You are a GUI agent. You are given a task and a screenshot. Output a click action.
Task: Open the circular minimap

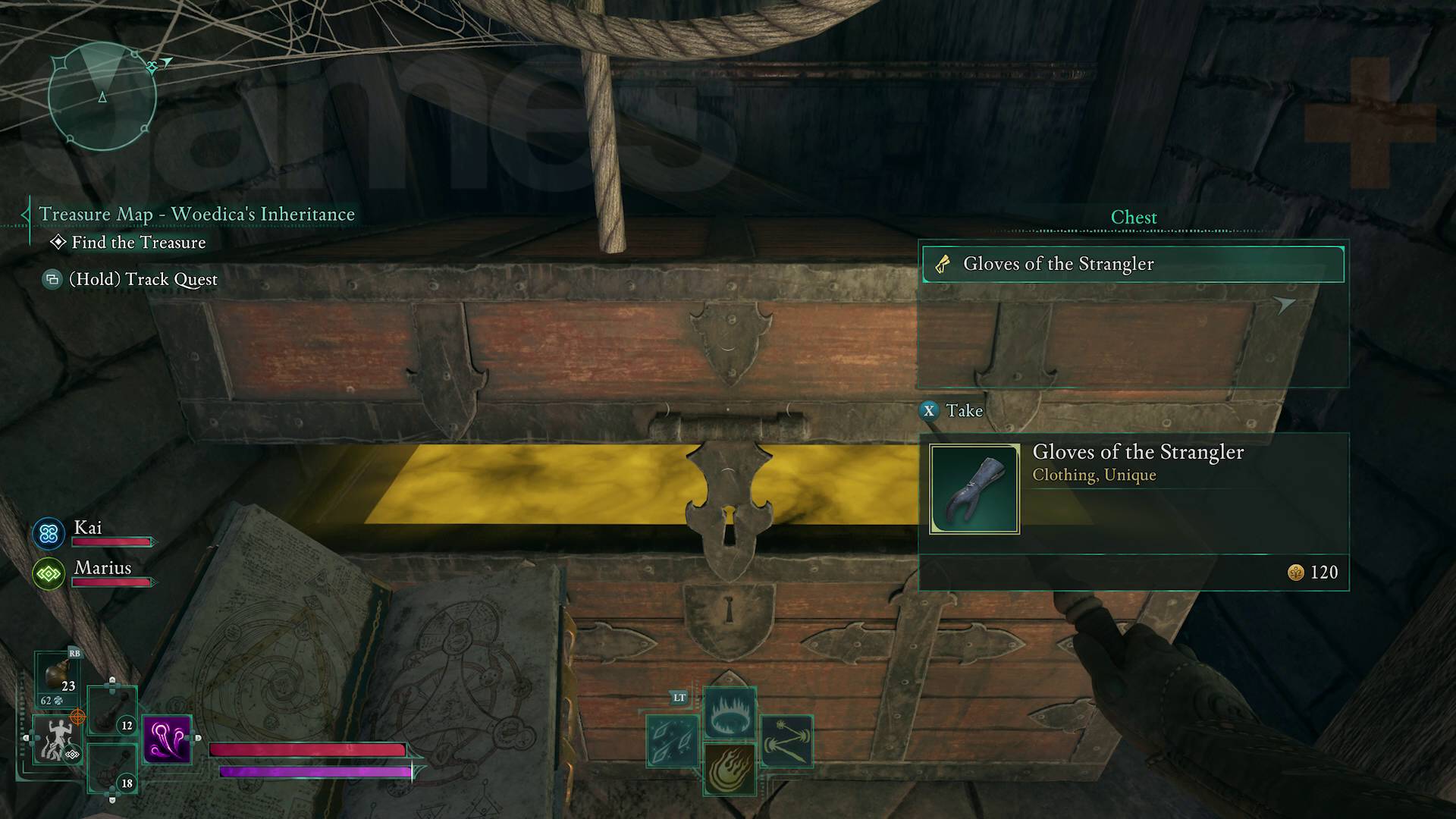pos(102,97)
